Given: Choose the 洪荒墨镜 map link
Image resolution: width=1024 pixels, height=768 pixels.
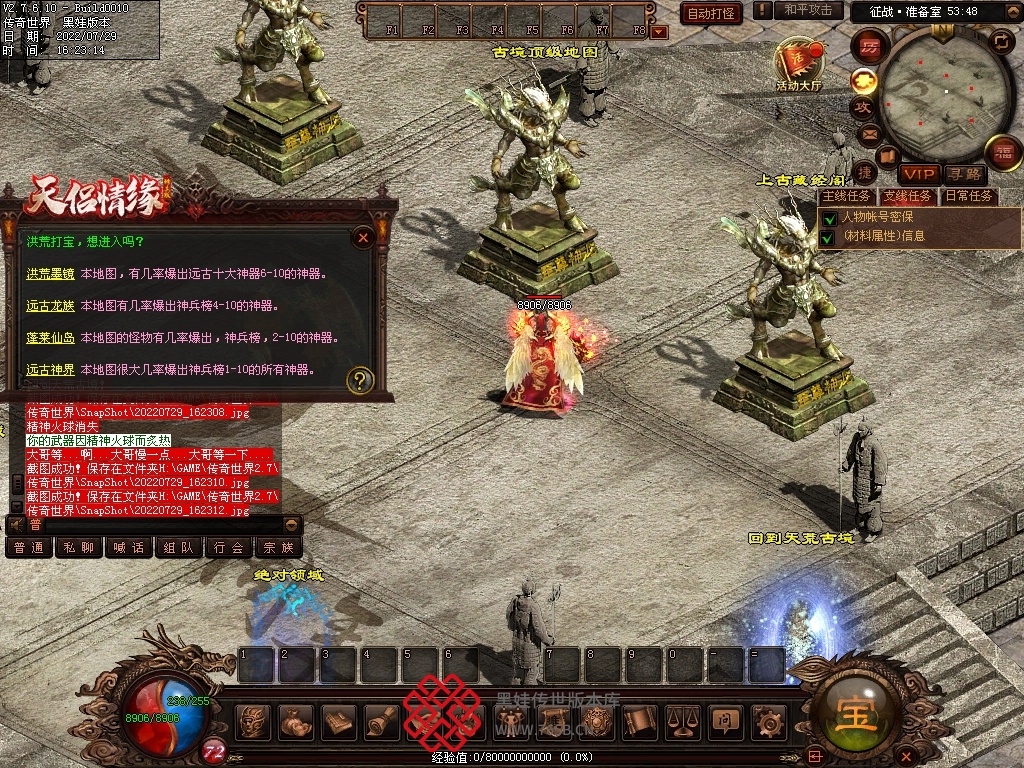Looking at the screenshot, I should pyautogui.click(x=51, y=273).
